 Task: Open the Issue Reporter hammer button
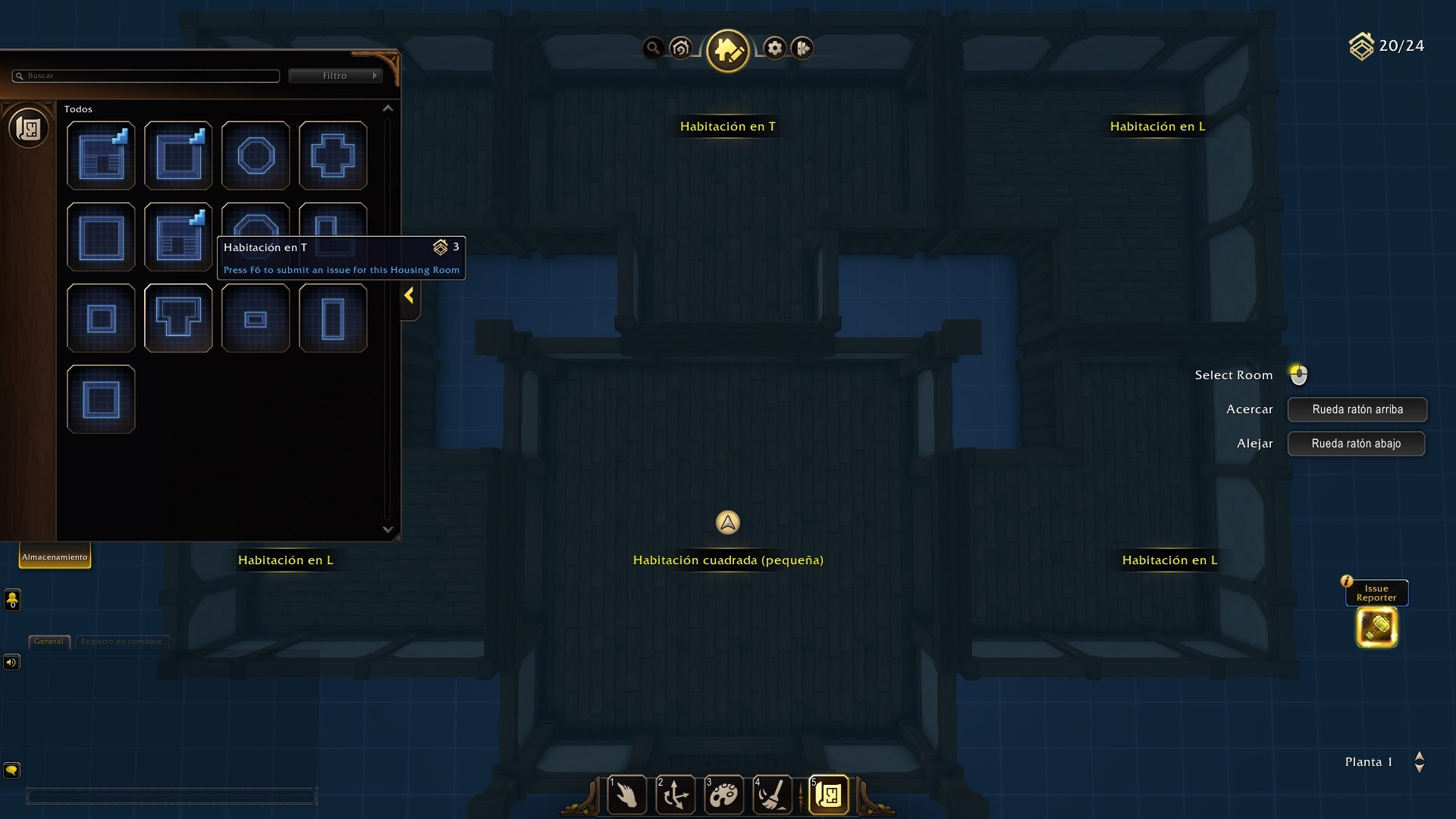point(1376,627)
